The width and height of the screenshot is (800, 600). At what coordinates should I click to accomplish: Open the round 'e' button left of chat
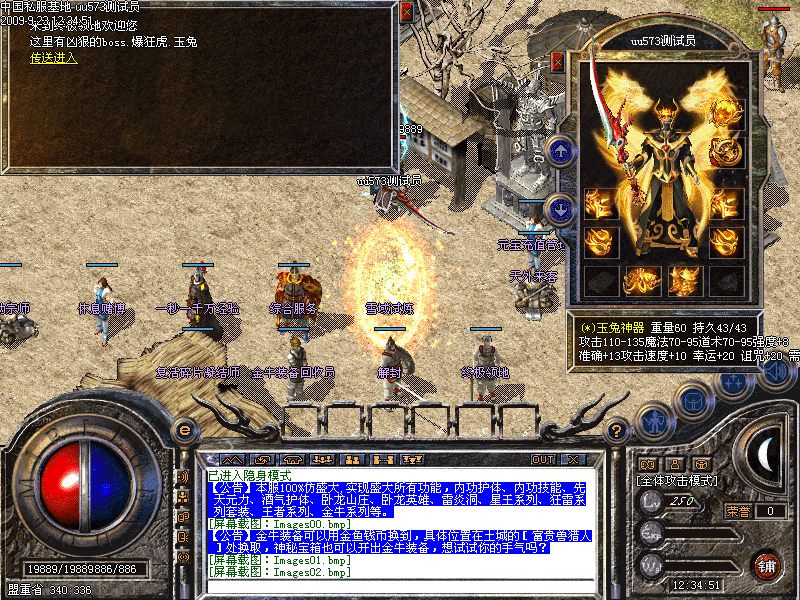click(x=184, y=429)
